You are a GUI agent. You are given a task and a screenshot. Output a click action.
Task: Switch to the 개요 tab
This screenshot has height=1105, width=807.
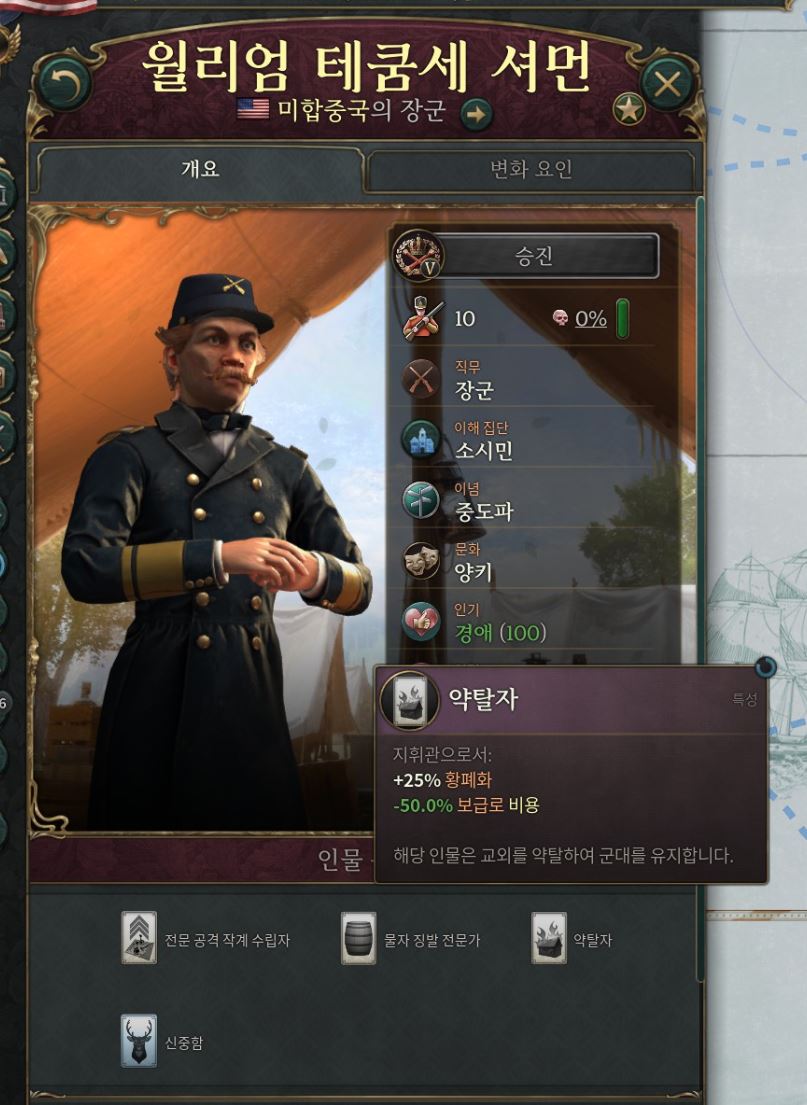click(200, 169)
